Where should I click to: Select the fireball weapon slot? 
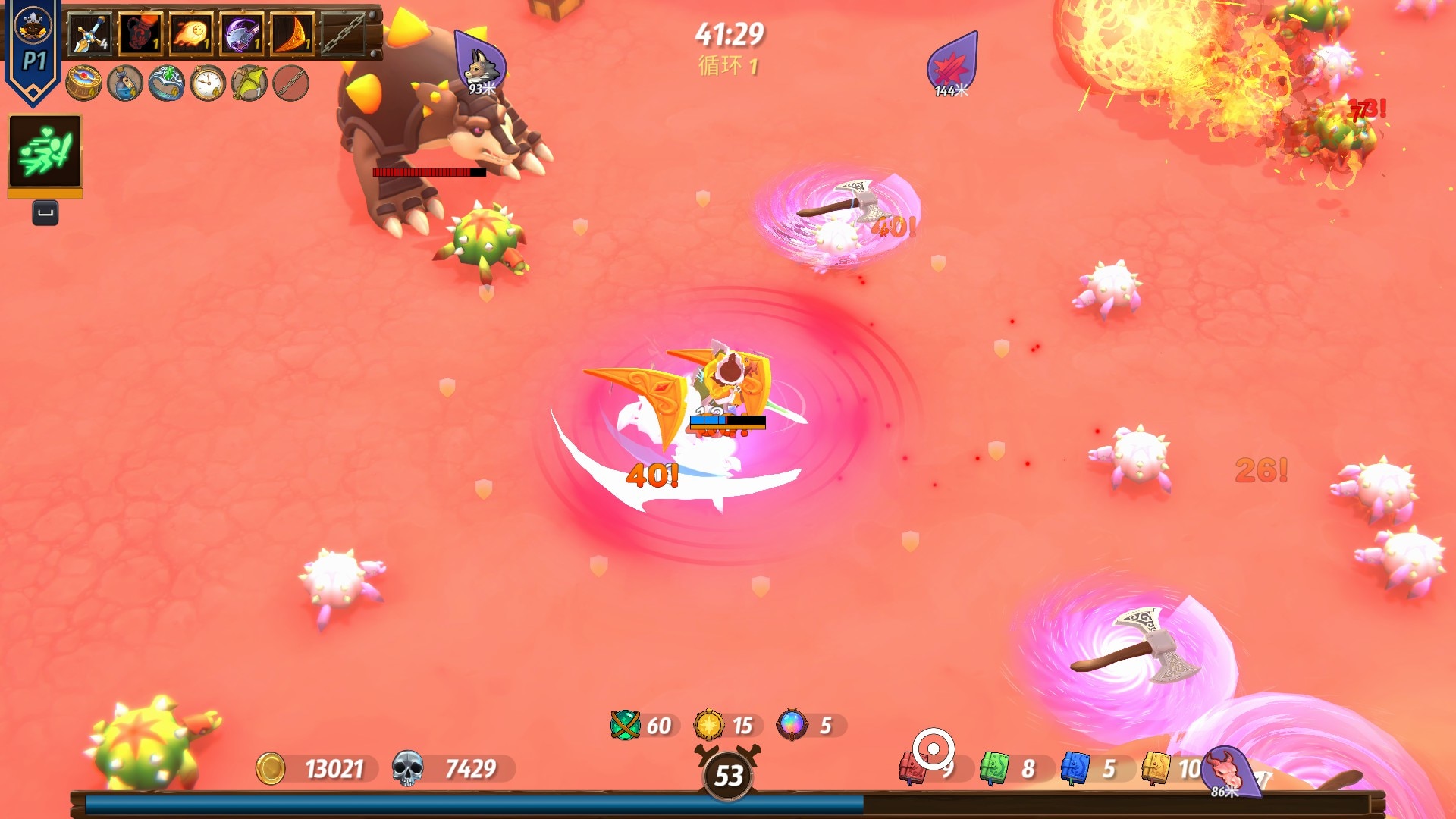(x=191, y=34)
